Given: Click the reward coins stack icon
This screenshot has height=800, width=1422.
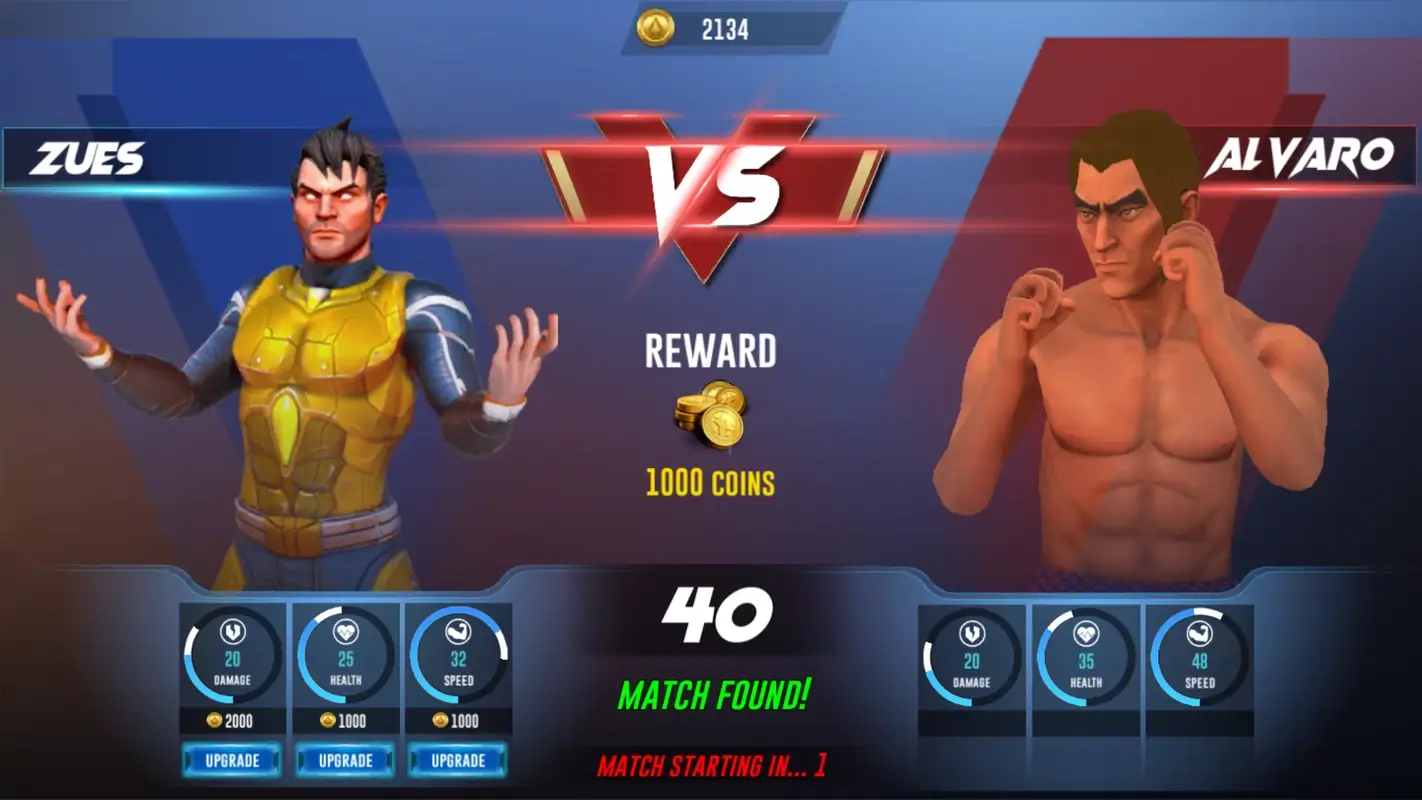Looking at the screenshot, I should [711, 416].
